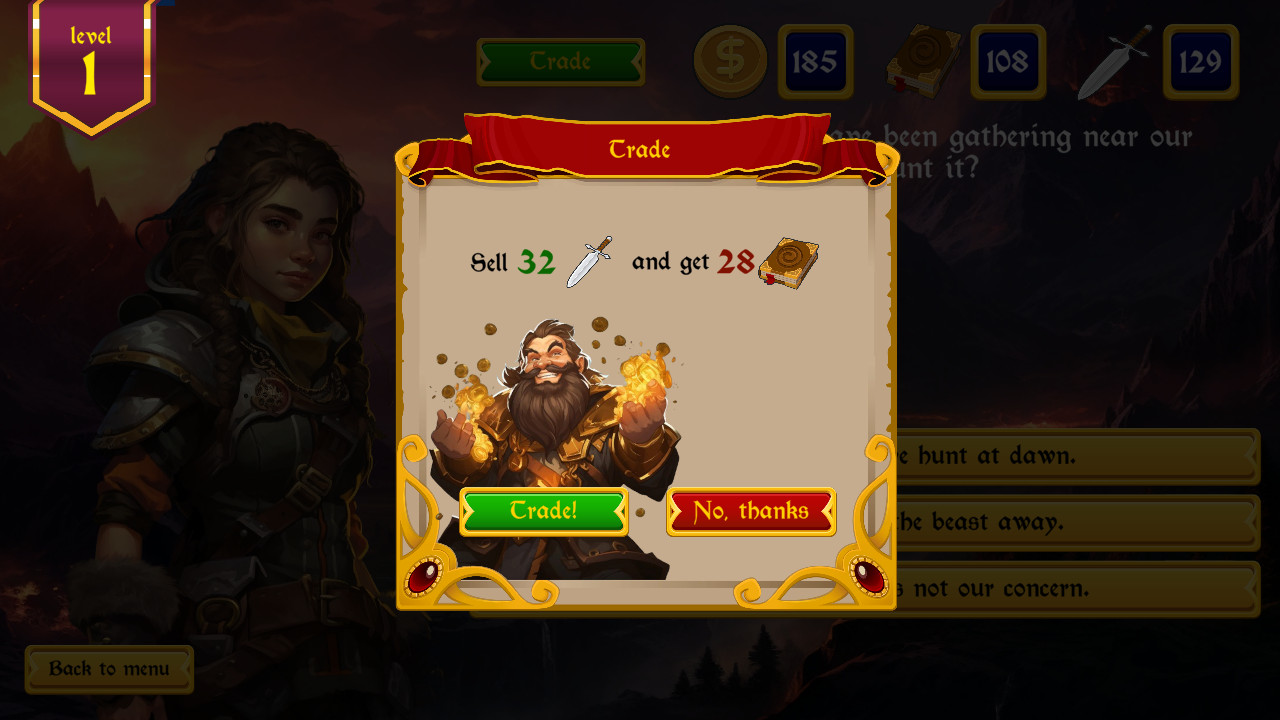Click the gold counter showing 185

pyautogui.click(x=816, y=61)
